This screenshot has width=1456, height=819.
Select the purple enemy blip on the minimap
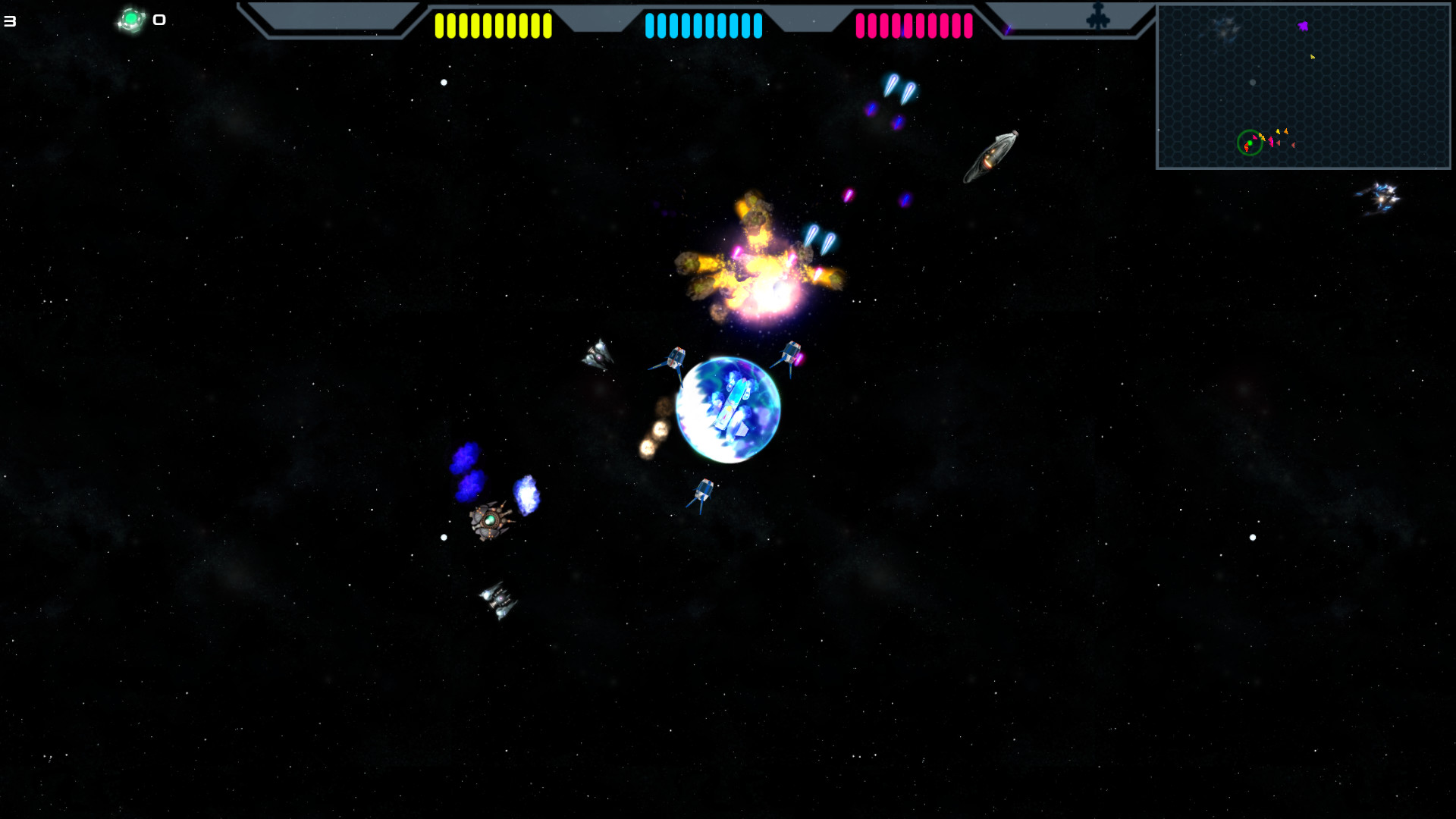pos(1303,26)
